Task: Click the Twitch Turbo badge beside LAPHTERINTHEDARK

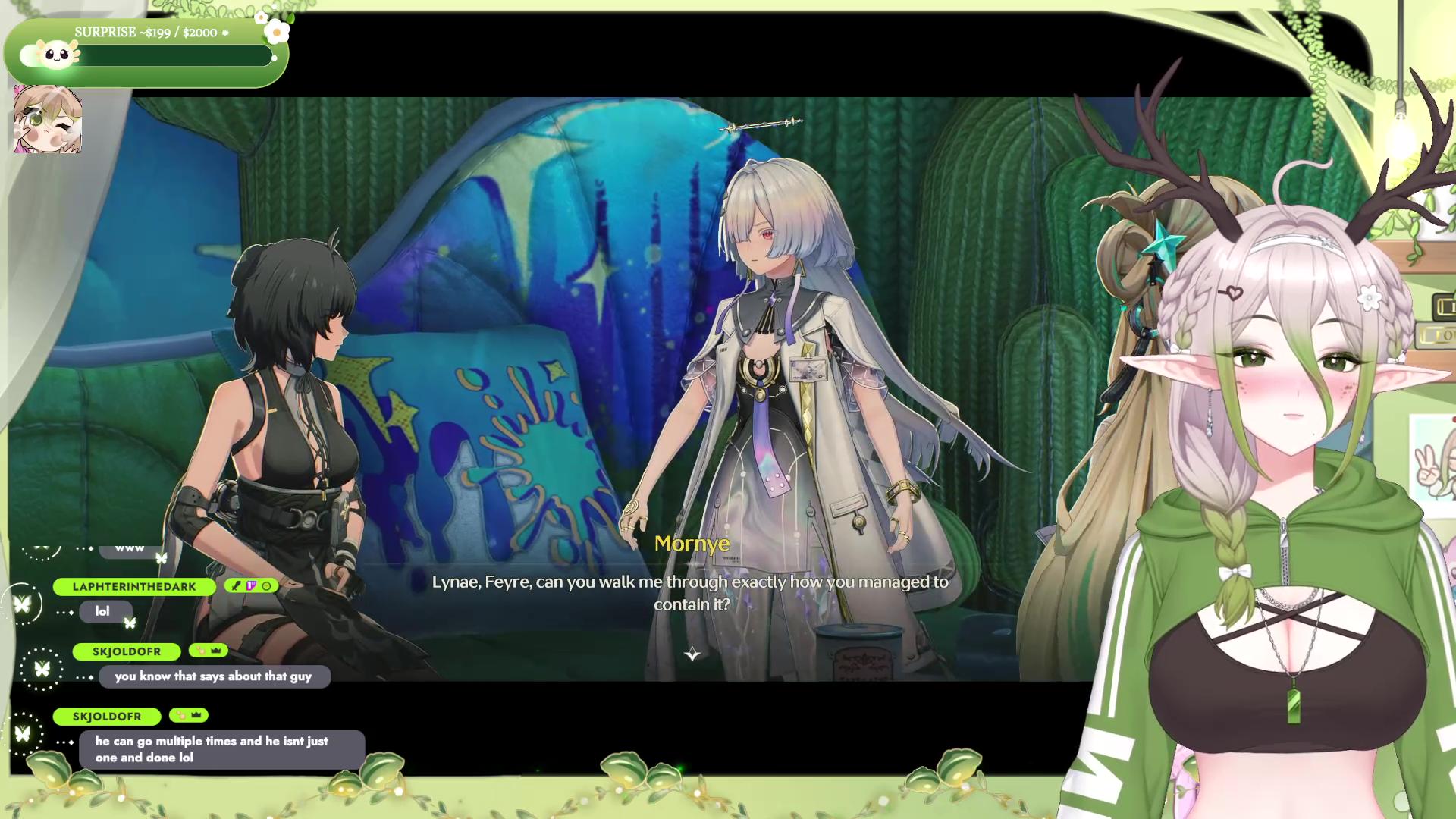Action: [x=251, y=586]
